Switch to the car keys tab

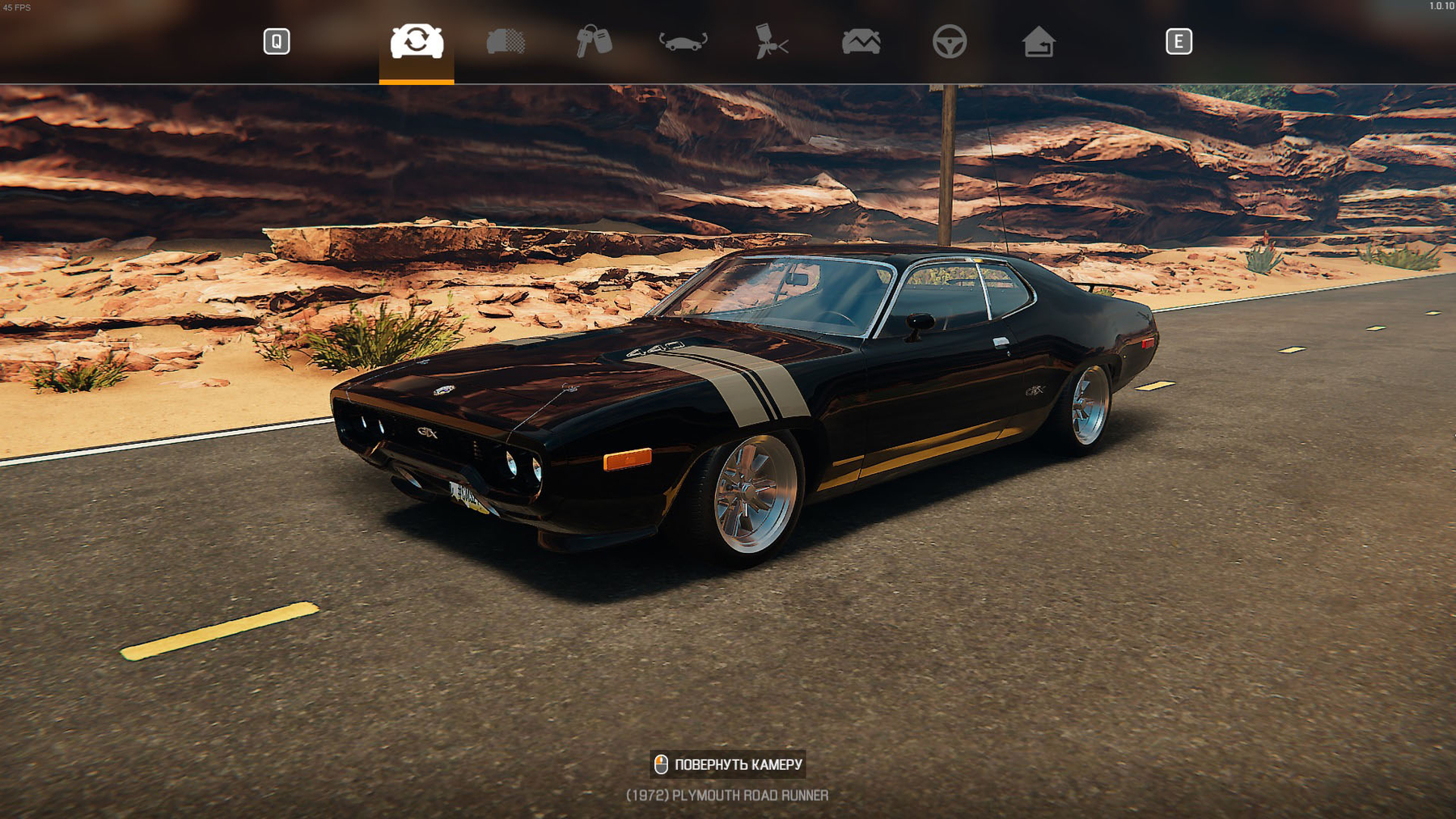coord(594,41)
